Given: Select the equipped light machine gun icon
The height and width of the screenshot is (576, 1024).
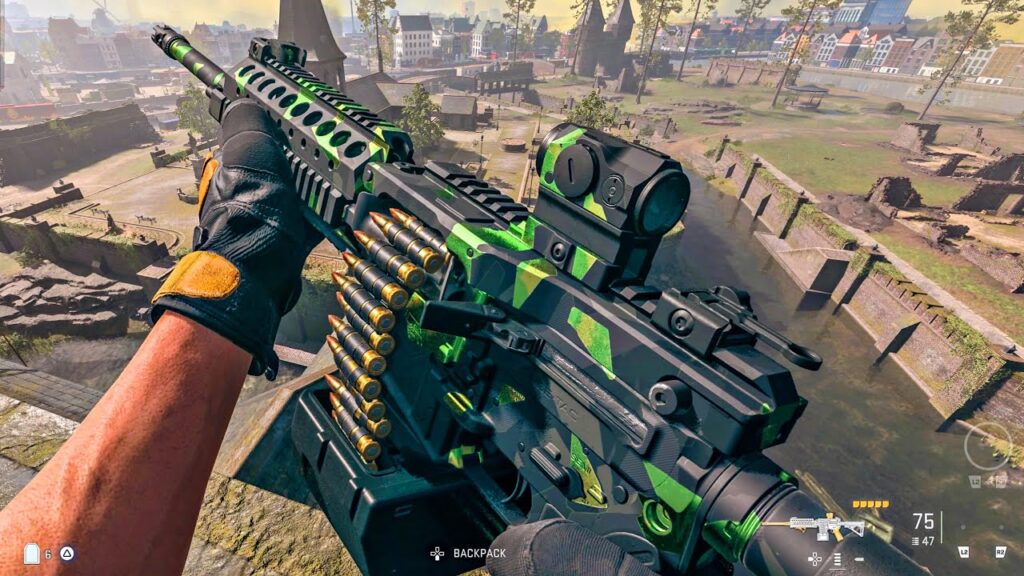Looking at the screenshot, I should click(x=827, y=527).
